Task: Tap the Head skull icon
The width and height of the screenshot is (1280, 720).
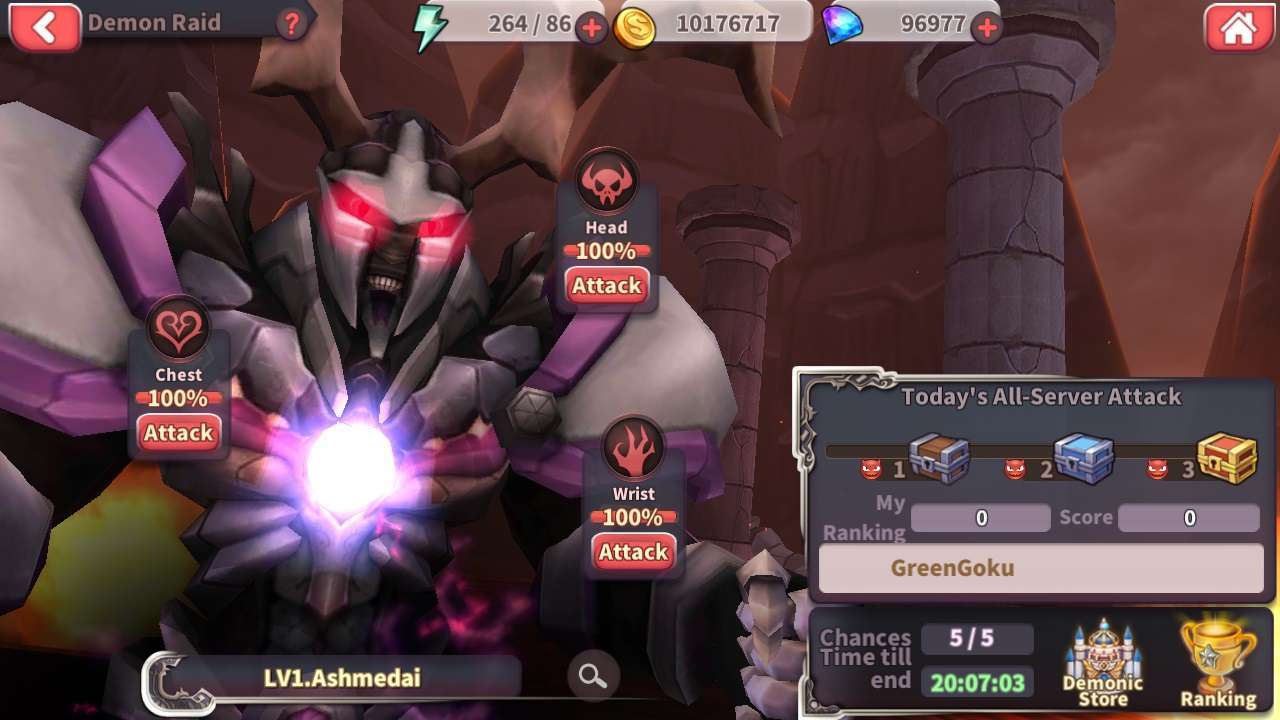Action: 607,184
